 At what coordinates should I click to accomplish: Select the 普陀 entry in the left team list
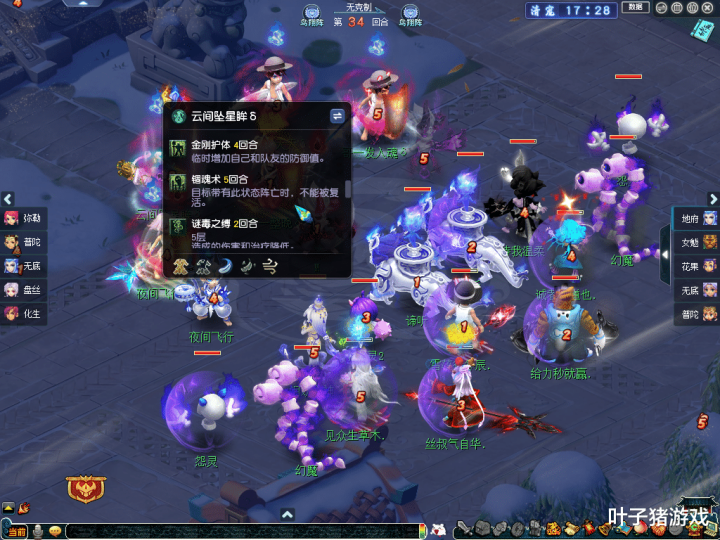pyautogui.click(x=24, y=241)
